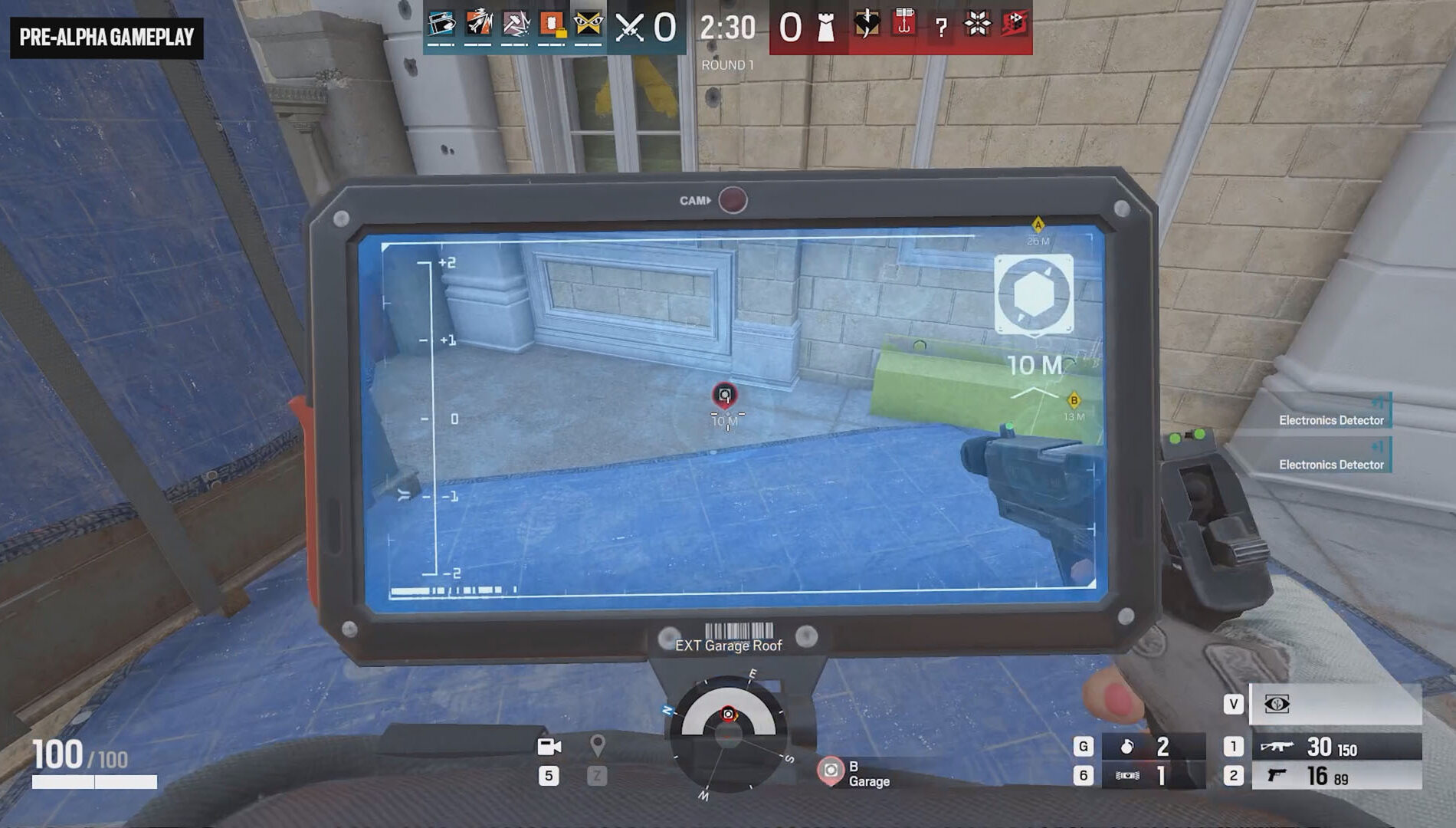Click the yellow B objective marker on scanner

1074,400
